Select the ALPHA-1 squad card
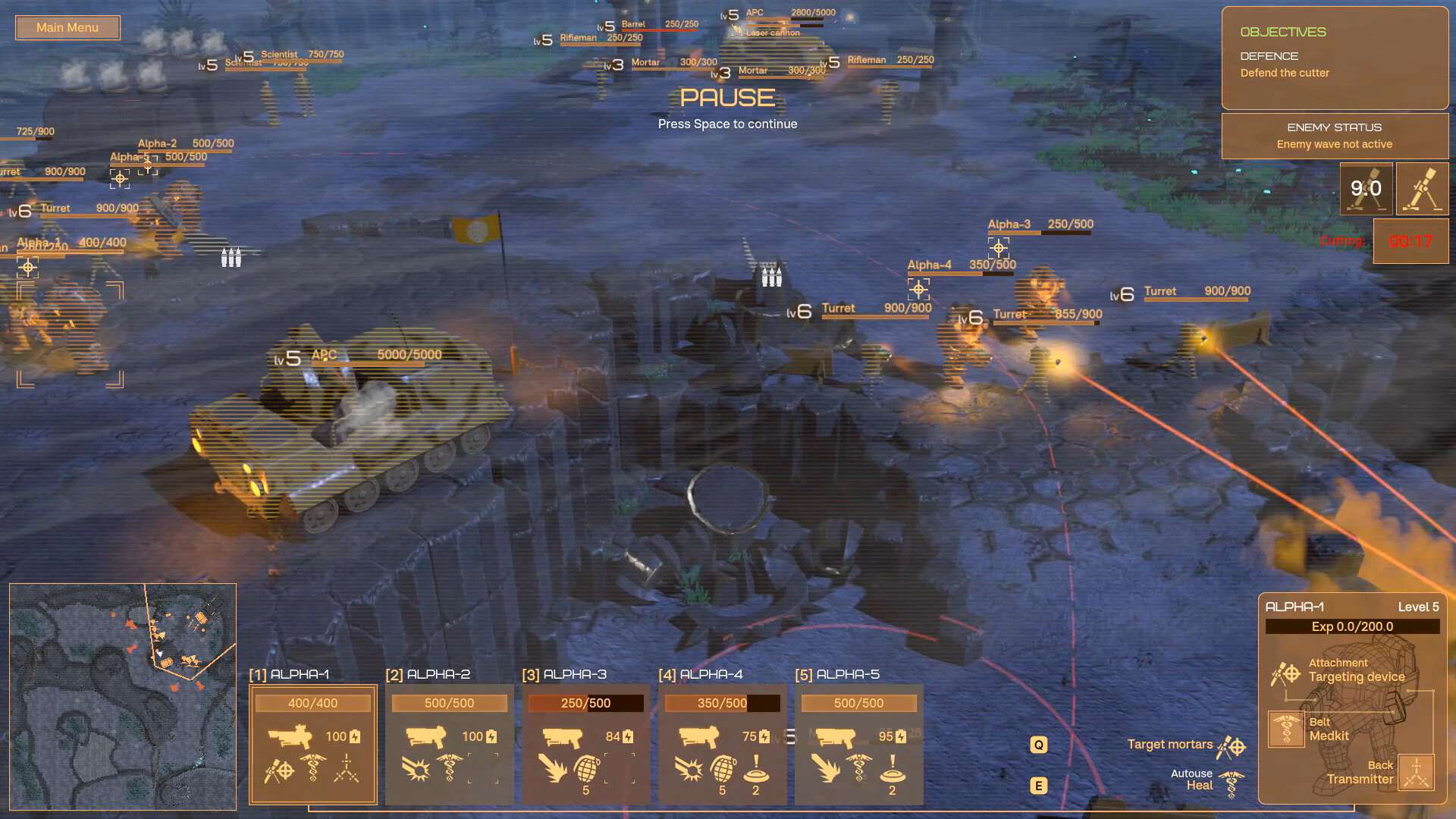Screen dimensions: 1456x819 click(312, 743)
